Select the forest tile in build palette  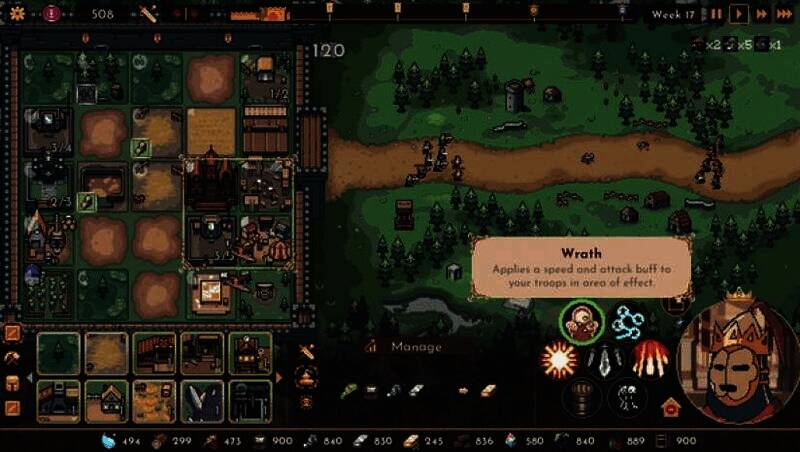pyautogui.click(x=58, y=353)
